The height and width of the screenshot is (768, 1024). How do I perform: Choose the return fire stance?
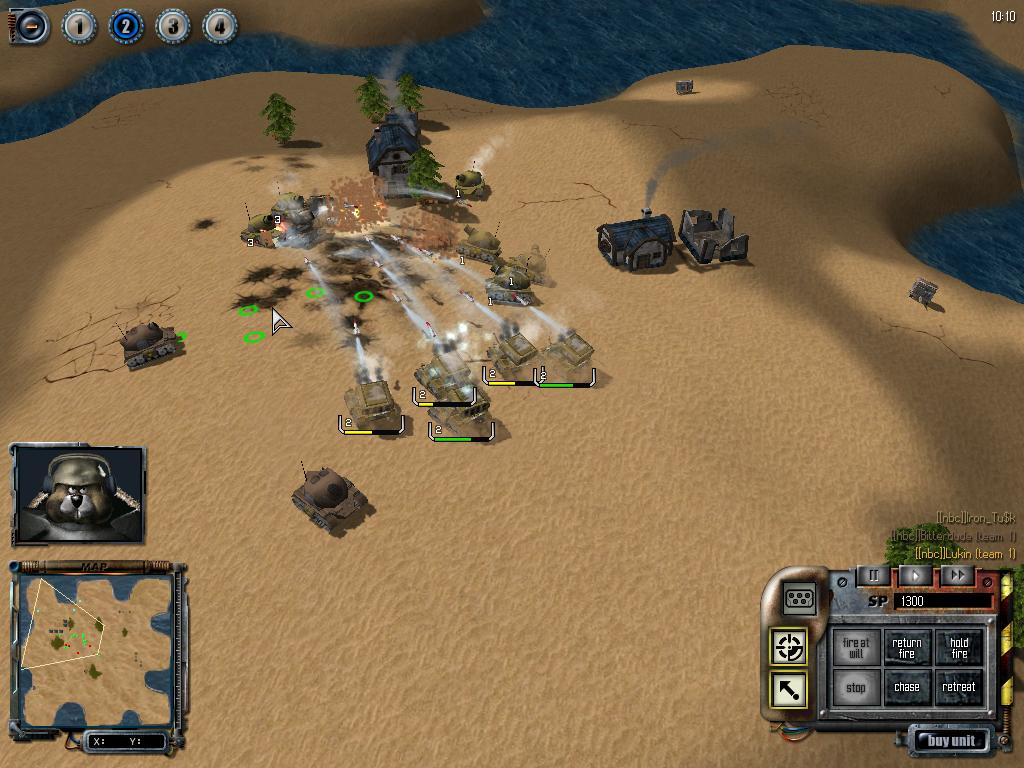click(x=907, y=649)
